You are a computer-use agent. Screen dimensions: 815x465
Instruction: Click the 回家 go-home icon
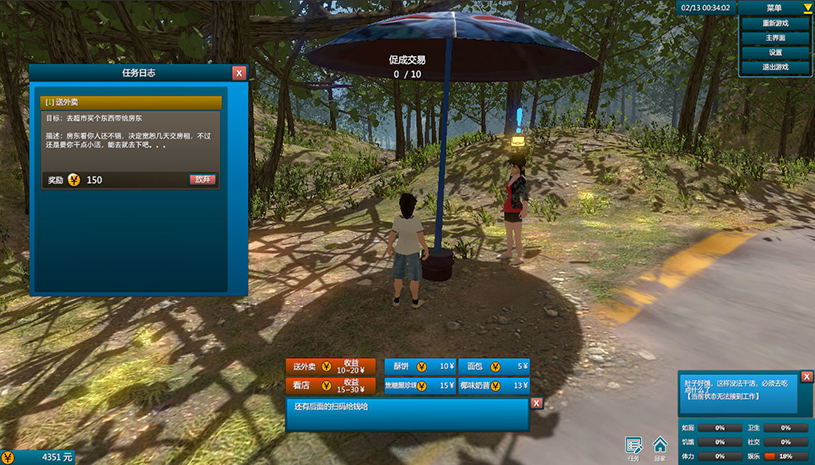(x=660, y=446)
